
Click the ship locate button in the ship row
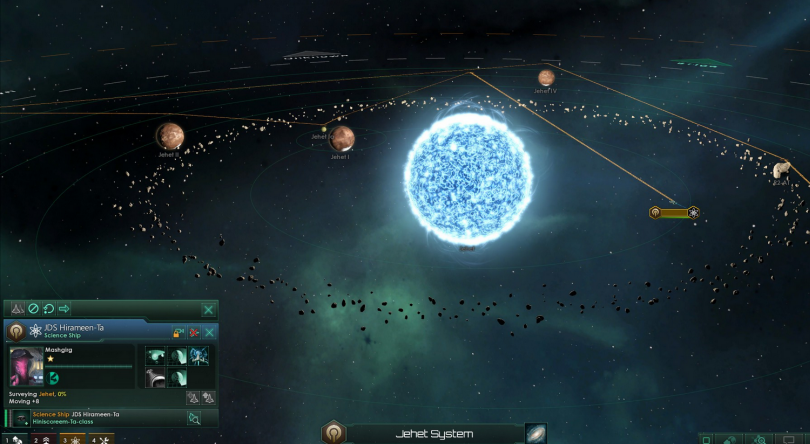pyautogui.click(x=194, y=418)
